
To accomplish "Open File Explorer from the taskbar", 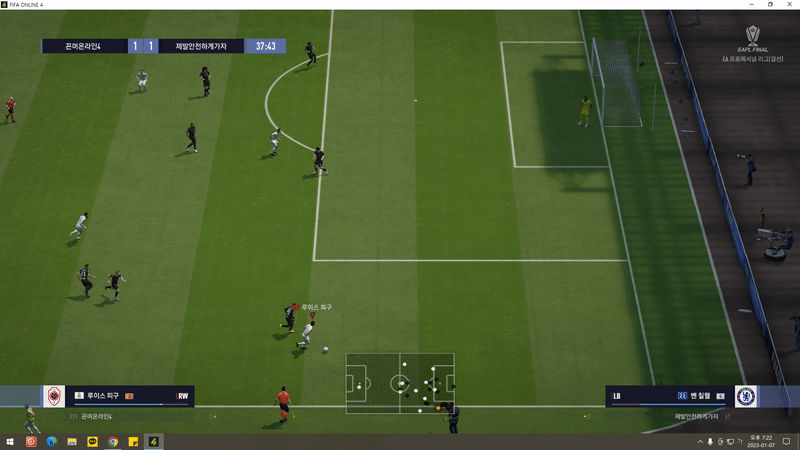I will [72, 441].
